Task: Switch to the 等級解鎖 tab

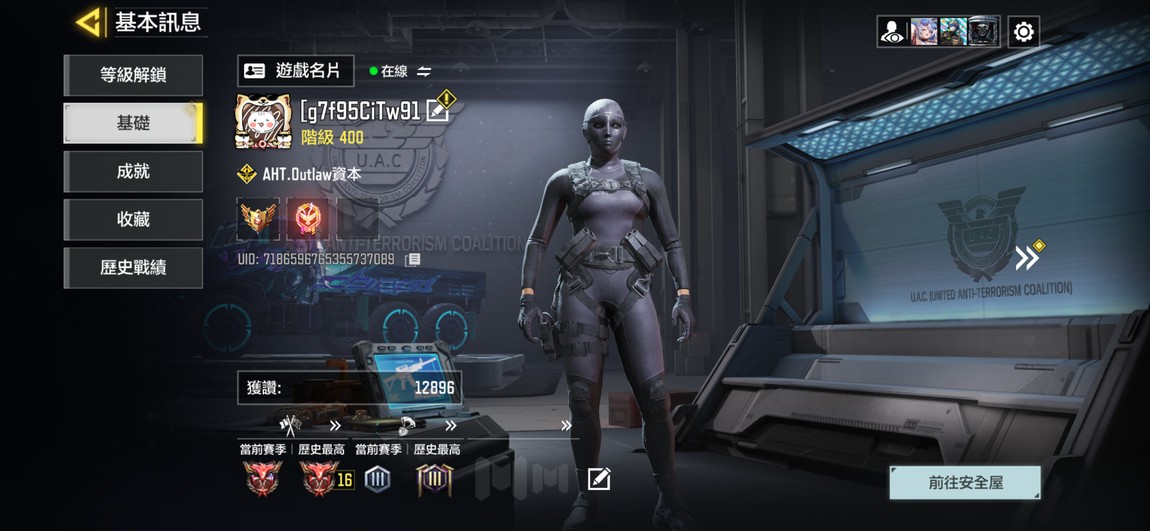Action: point(133,75)
